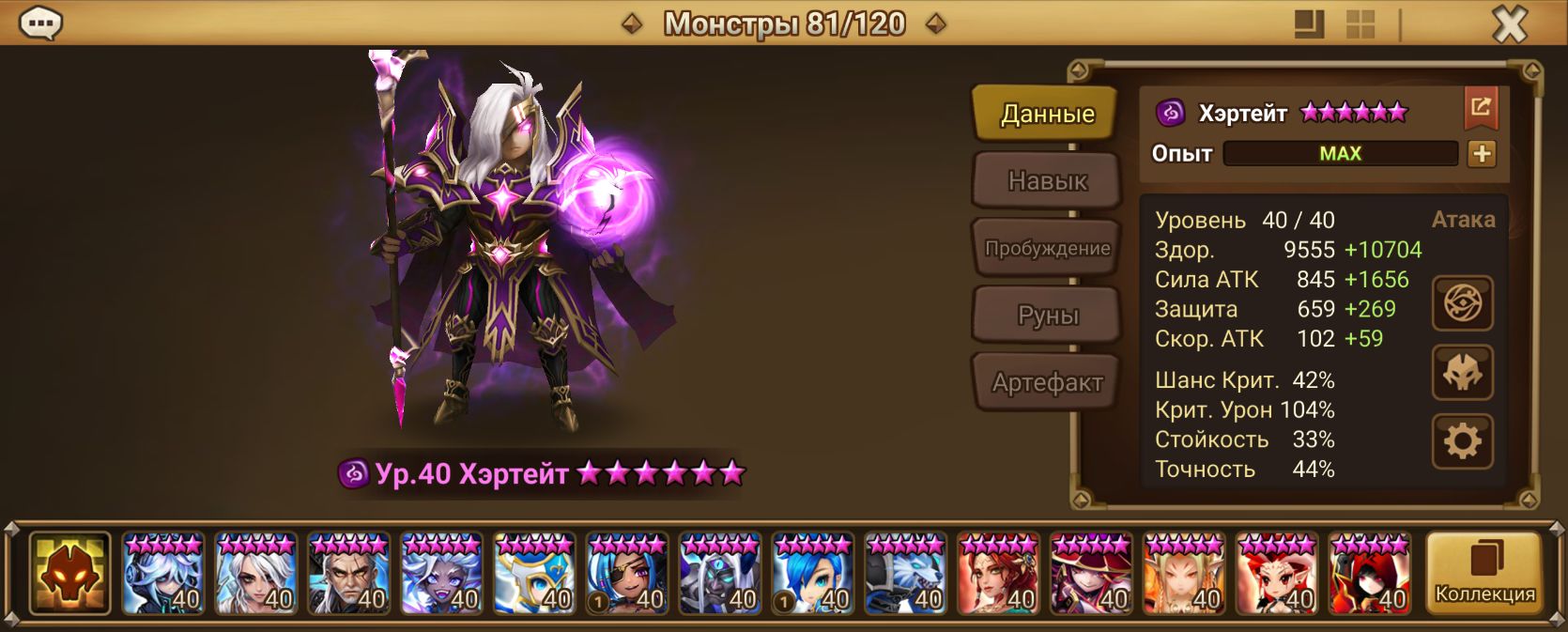
Task: Open the gear settings button
Action: (x=1462, y=440)
